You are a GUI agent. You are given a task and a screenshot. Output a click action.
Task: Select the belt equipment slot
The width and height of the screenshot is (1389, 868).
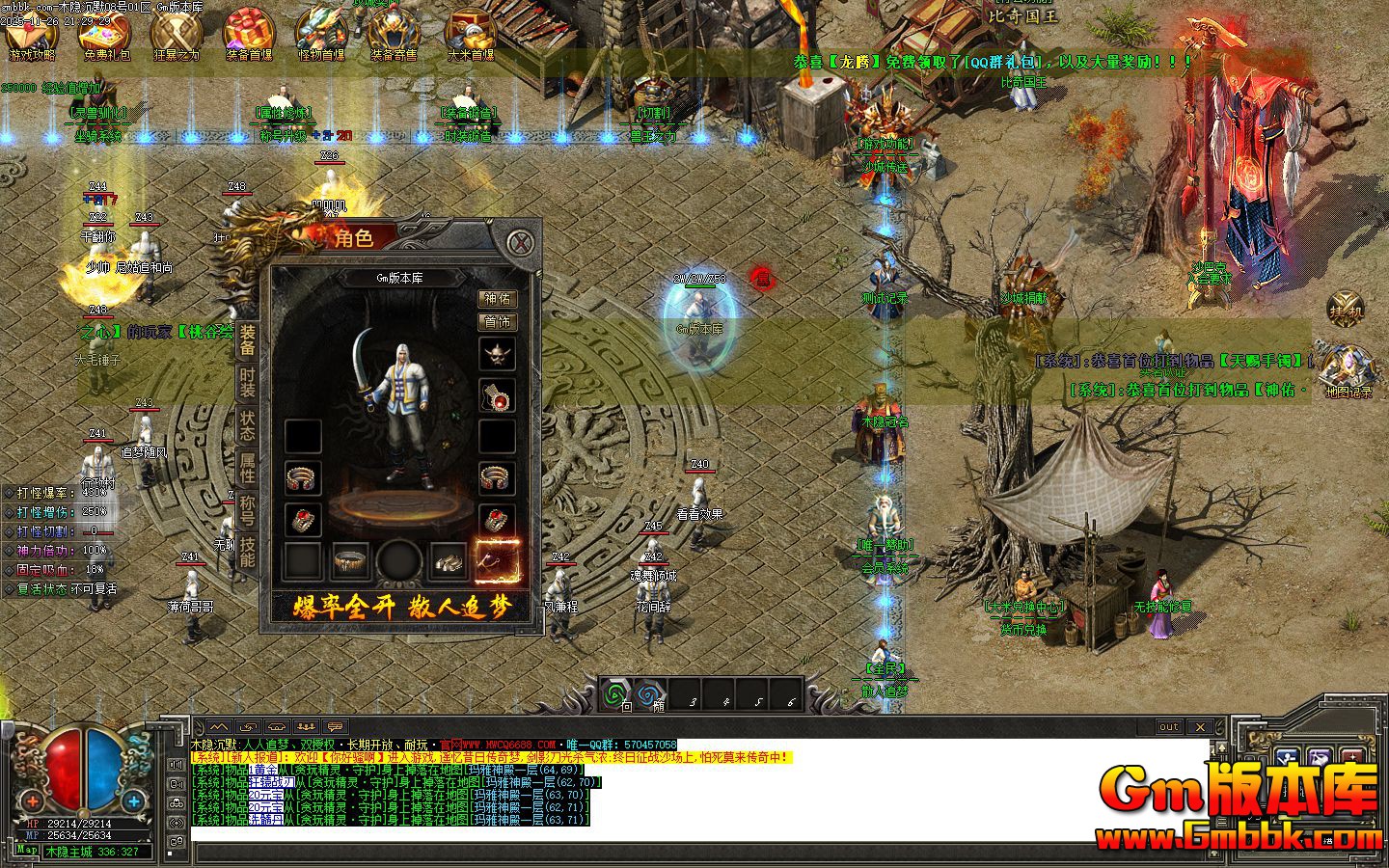[x=352, y=560]
